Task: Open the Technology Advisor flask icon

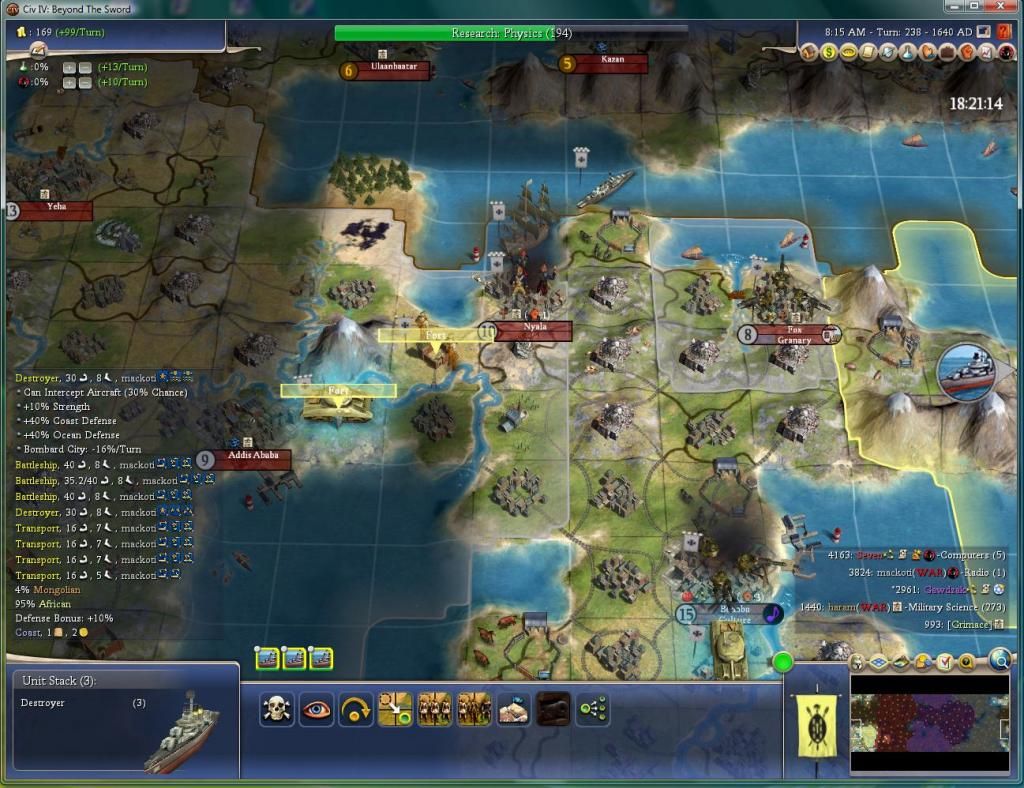Action: [908, 51]
